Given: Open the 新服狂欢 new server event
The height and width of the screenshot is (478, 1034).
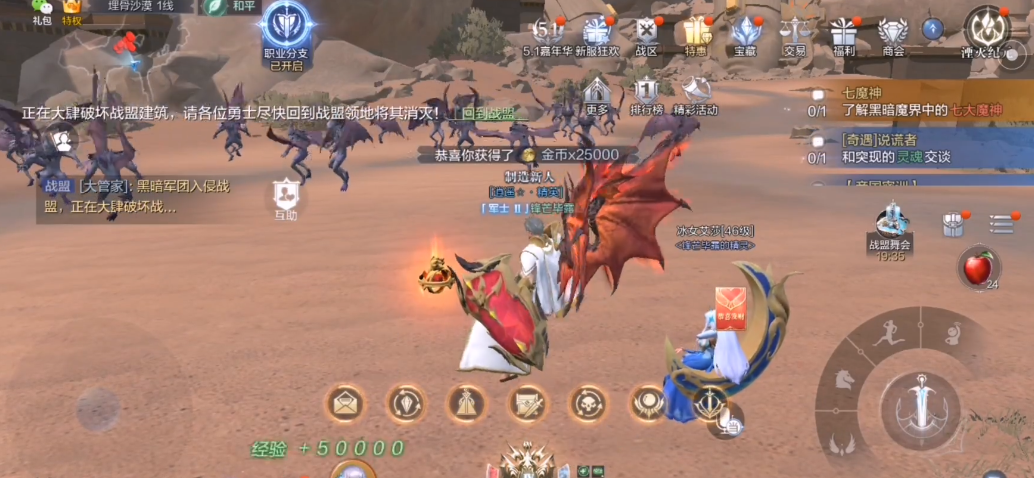Looking at the screenshot, I should [x=598, y=31].
